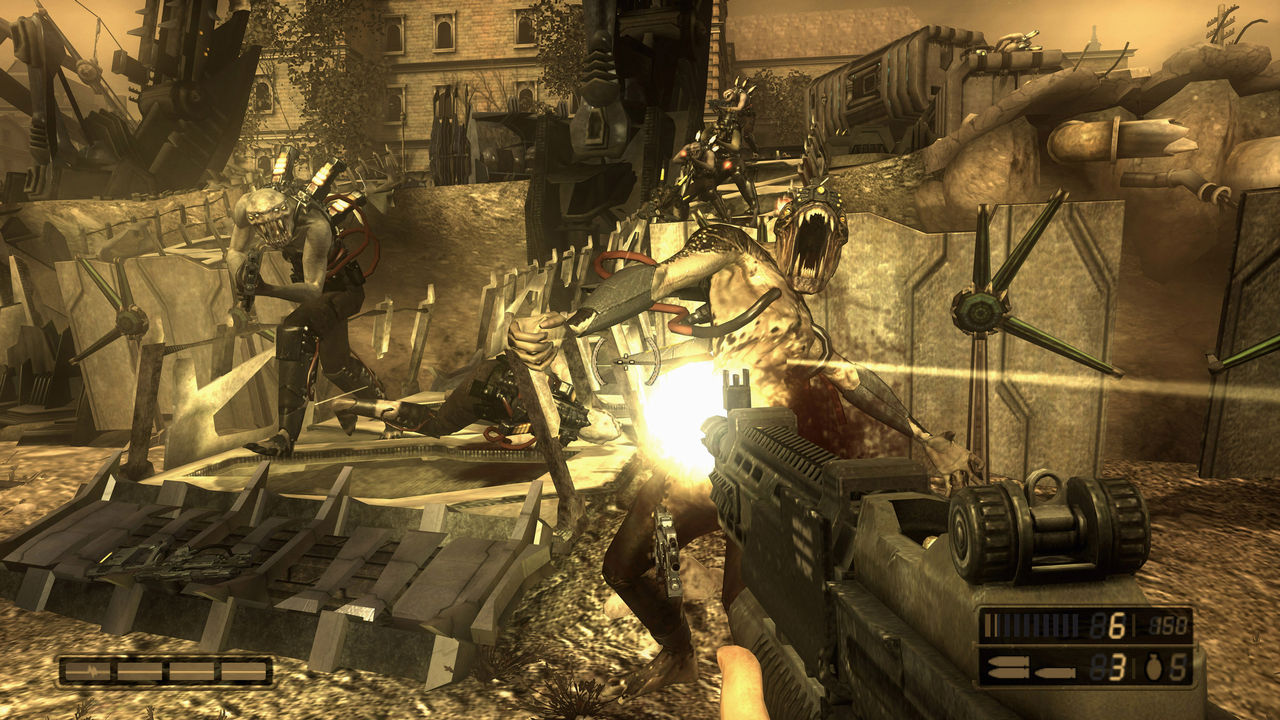Viewport: 1280px width, 720px height.
Task: Click the heartbeat waveform in the first health segment
Action: (91, 670)
